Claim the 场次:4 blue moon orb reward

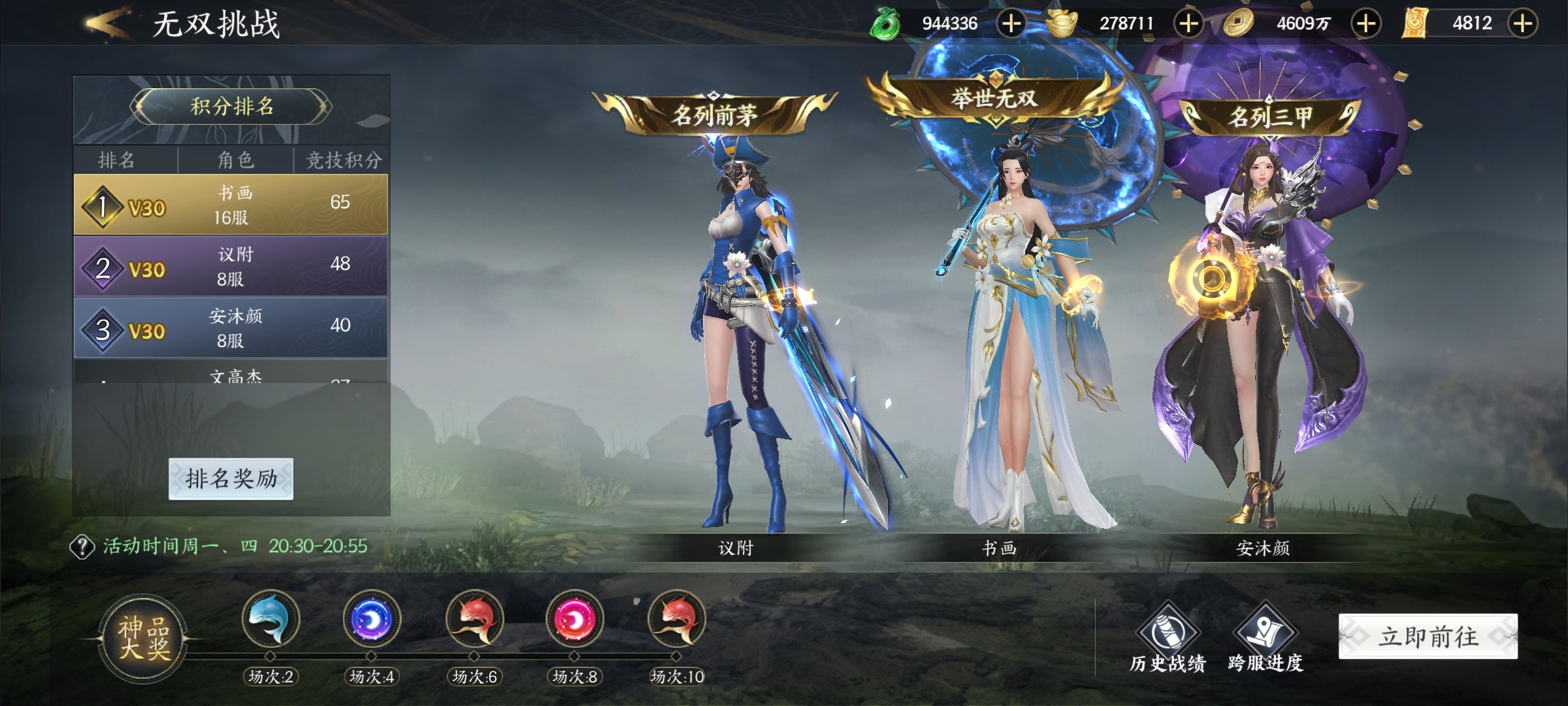coord(372,619)
